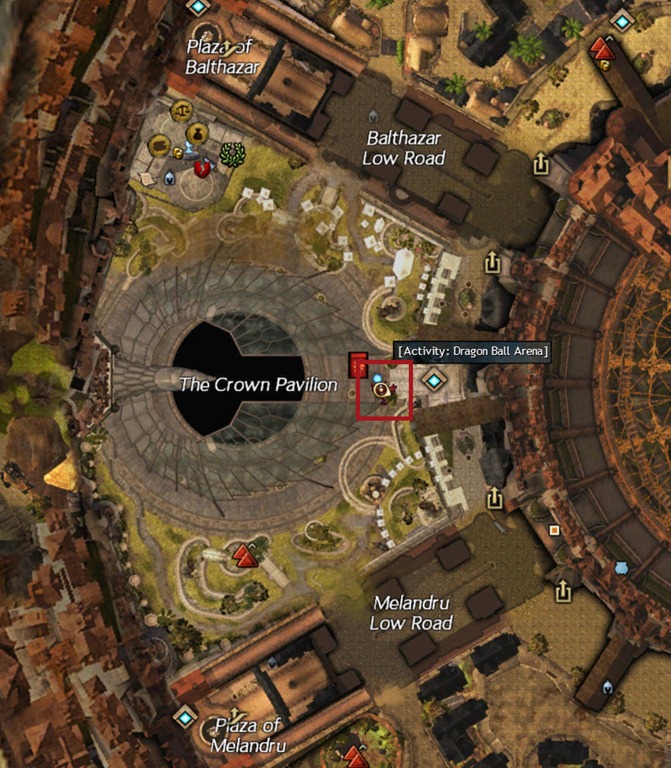Choose the waypoint next to Plaza of Melandru
Viewport: 671px width, 768px height.
coord(184,716)
